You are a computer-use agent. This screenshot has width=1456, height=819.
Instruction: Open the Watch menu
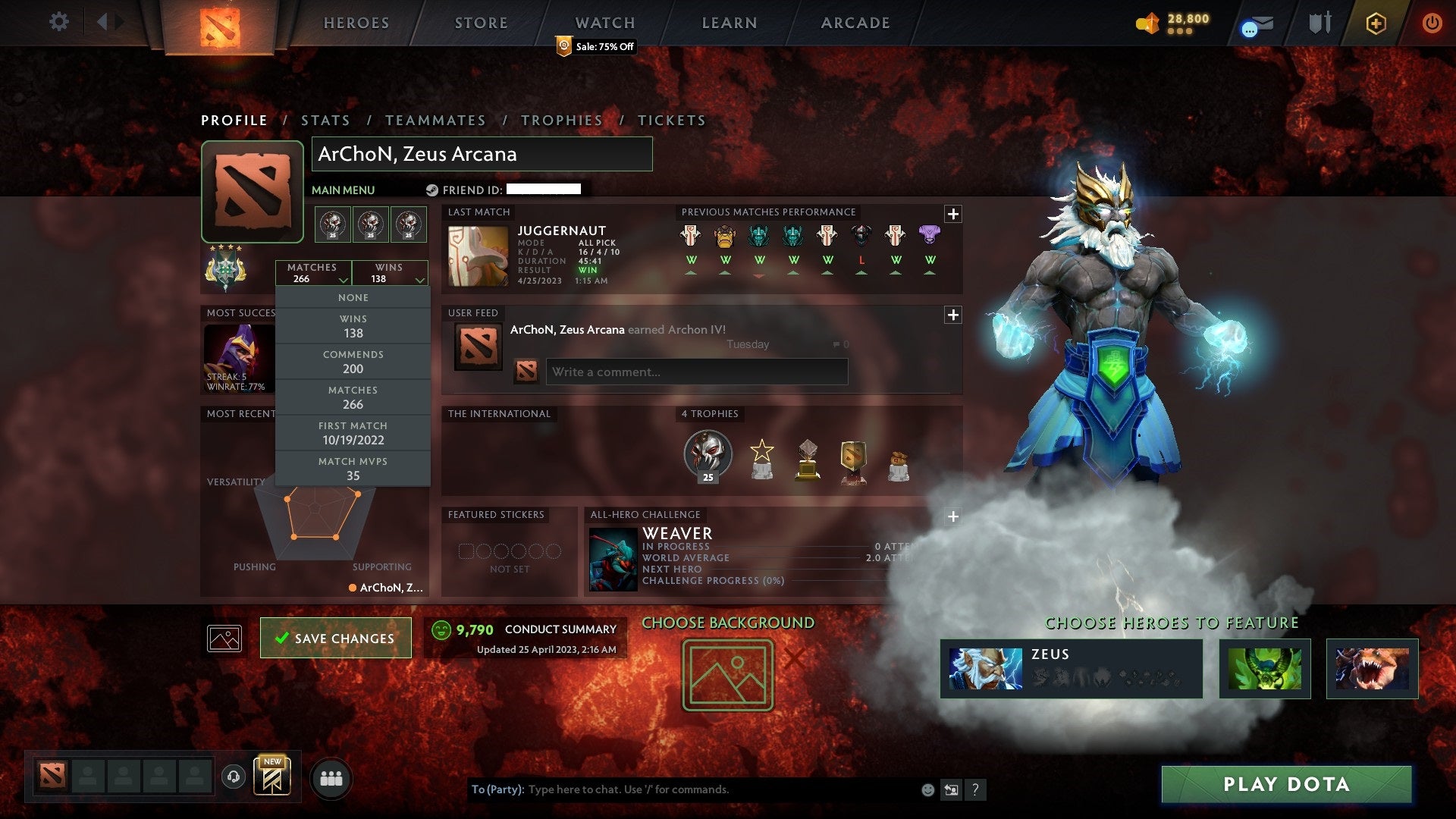pyautogui.click(x=604, y=22)
